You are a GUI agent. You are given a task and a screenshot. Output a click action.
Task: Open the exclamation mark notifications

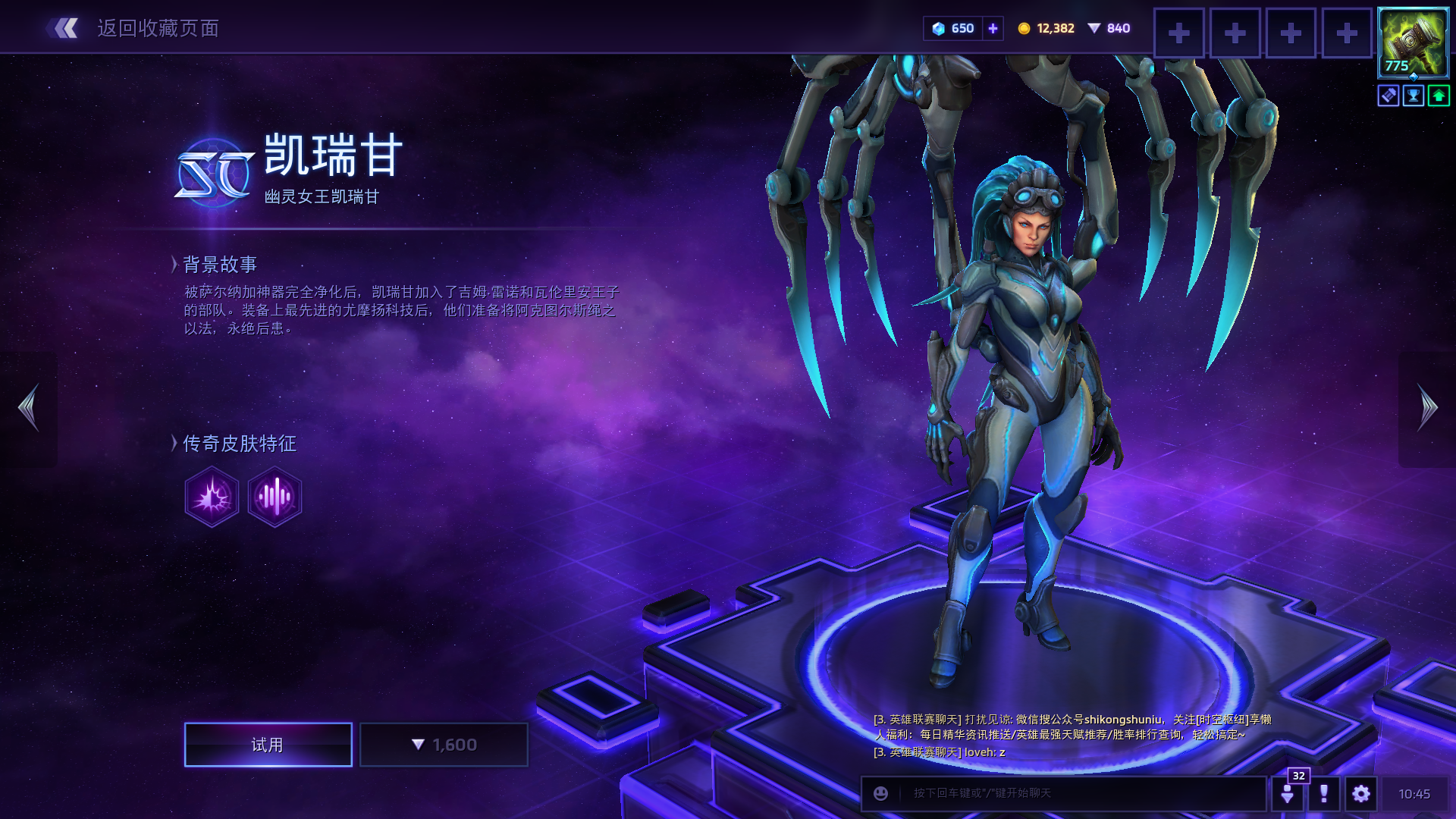click(1324, 793)
